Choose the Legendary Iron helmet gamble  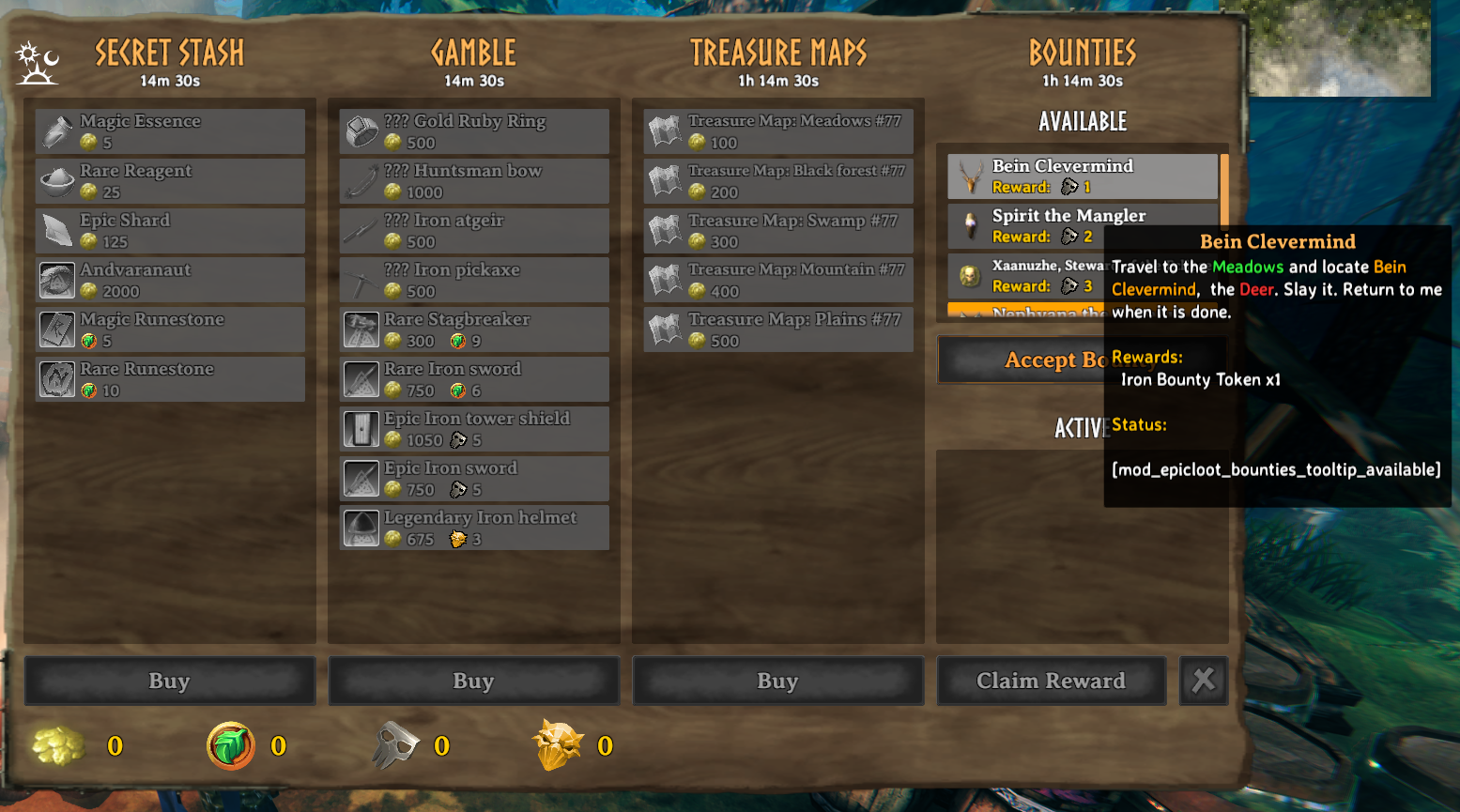(x=474, y=529)
